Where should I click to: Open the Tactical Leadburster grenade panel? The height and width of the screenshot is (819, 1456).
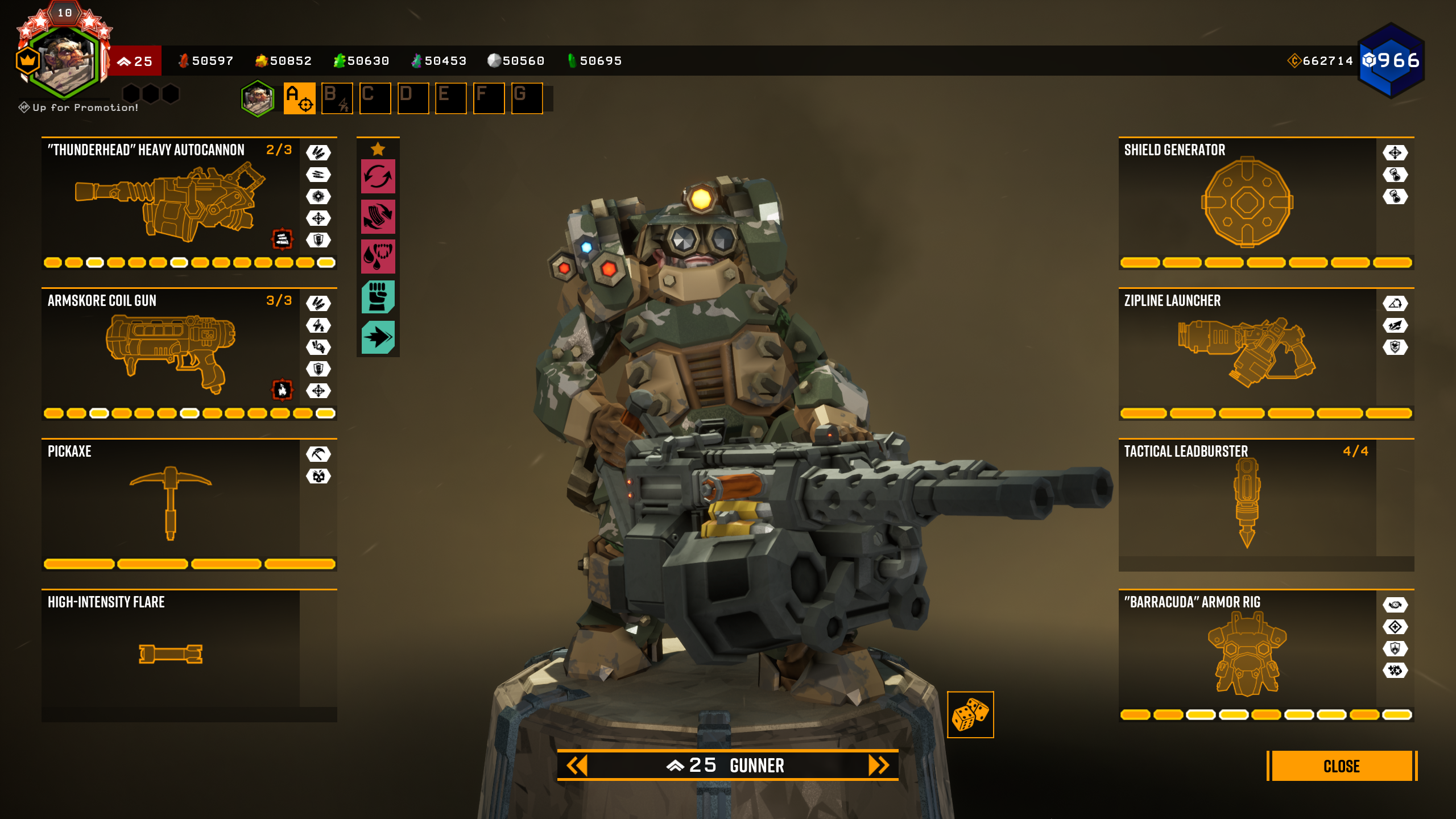coord(1247,503)
